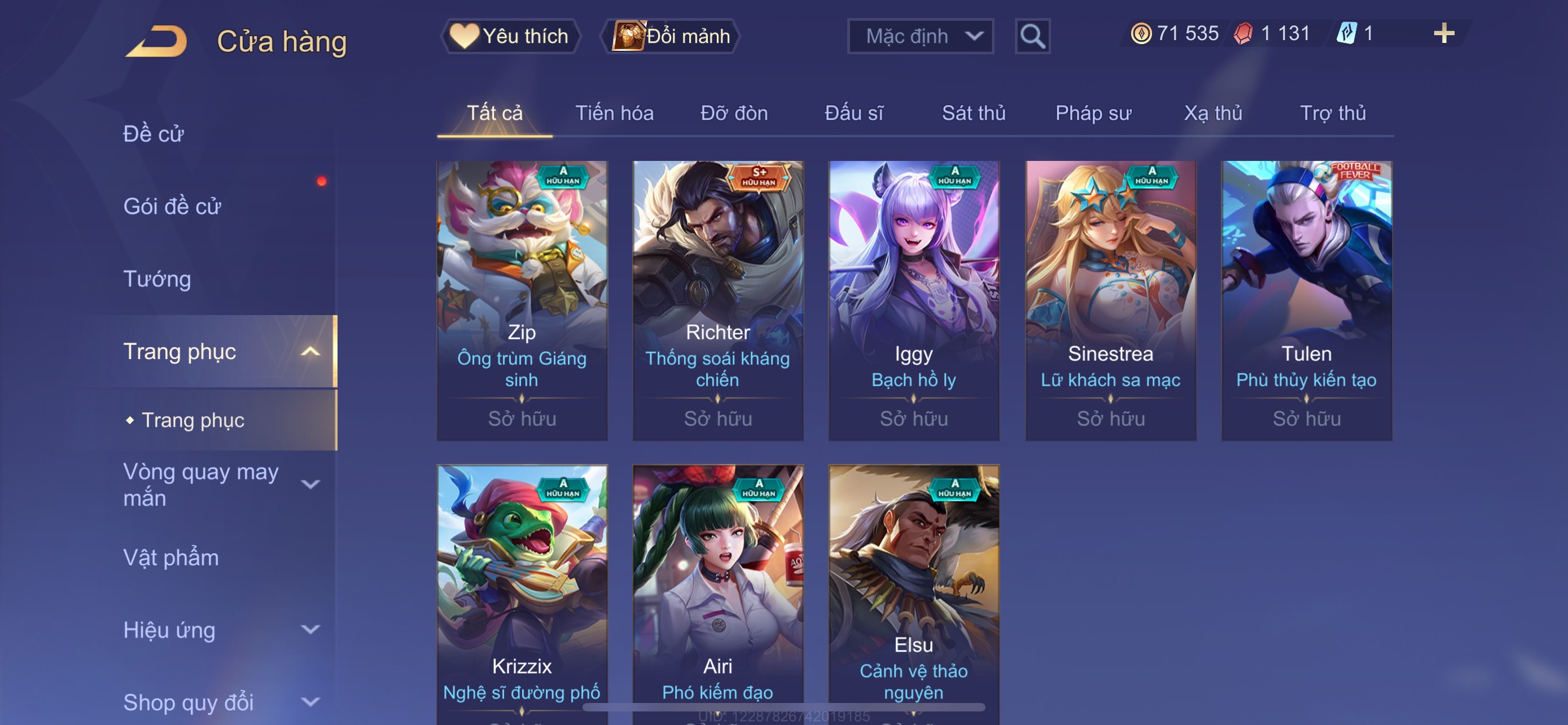Go to the Tướng heroes section
This screenshot has width=1568, height=725.
[x=157, y=279]
